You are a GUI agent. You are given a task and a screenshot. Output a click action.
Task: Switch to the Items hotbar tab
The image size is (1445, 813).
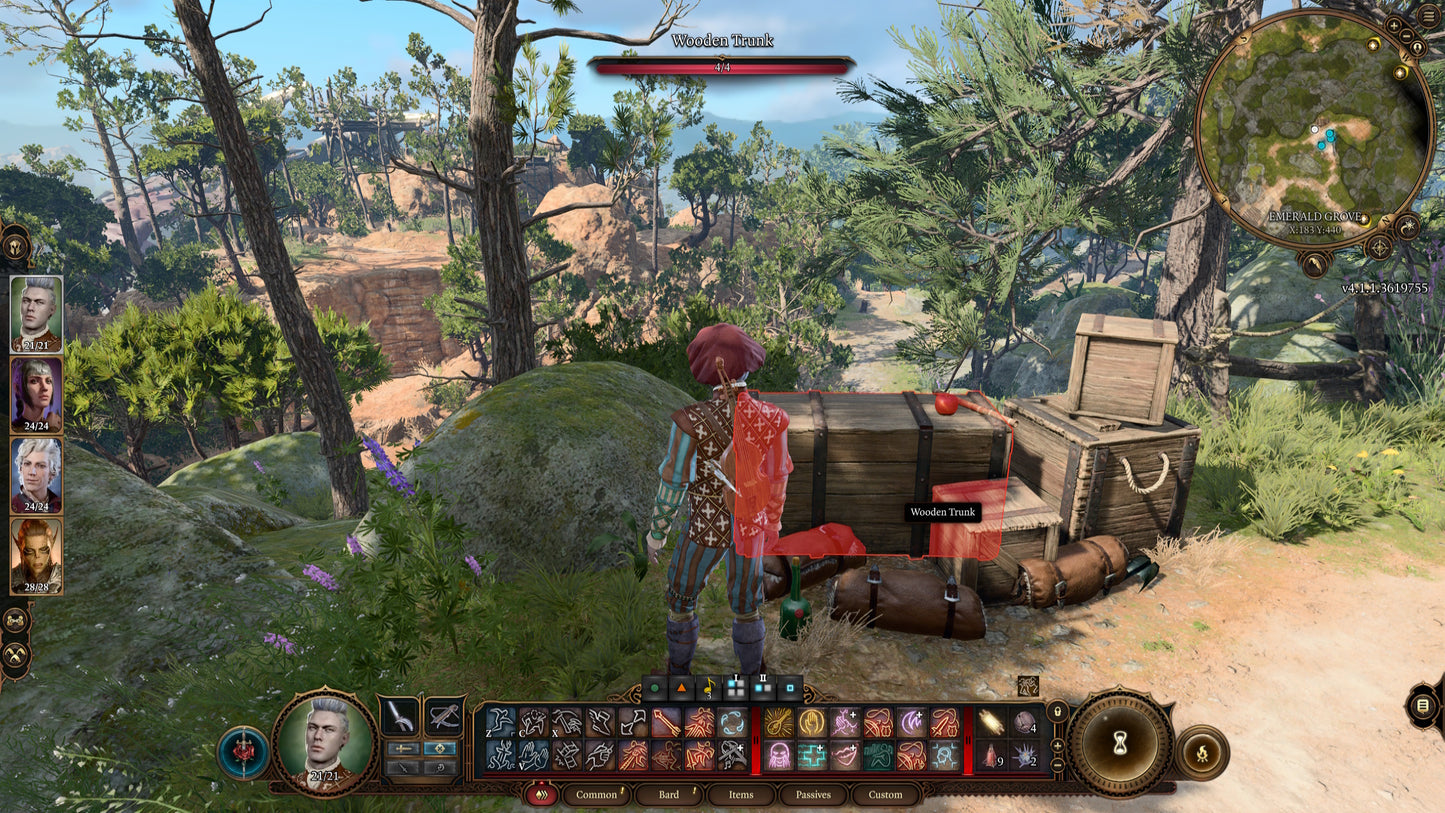point(740,795)
